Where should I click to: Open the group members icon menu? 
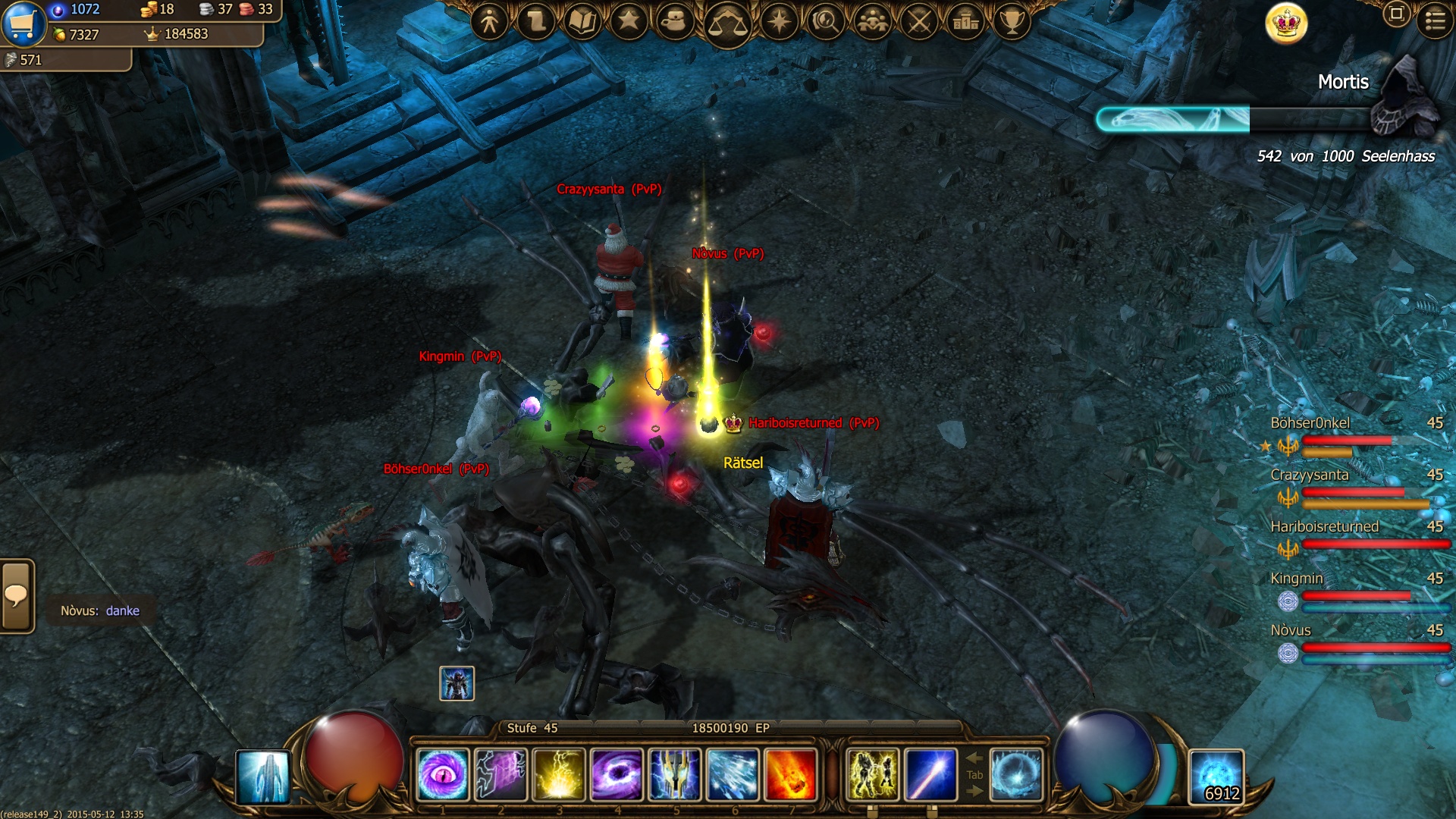872,22
